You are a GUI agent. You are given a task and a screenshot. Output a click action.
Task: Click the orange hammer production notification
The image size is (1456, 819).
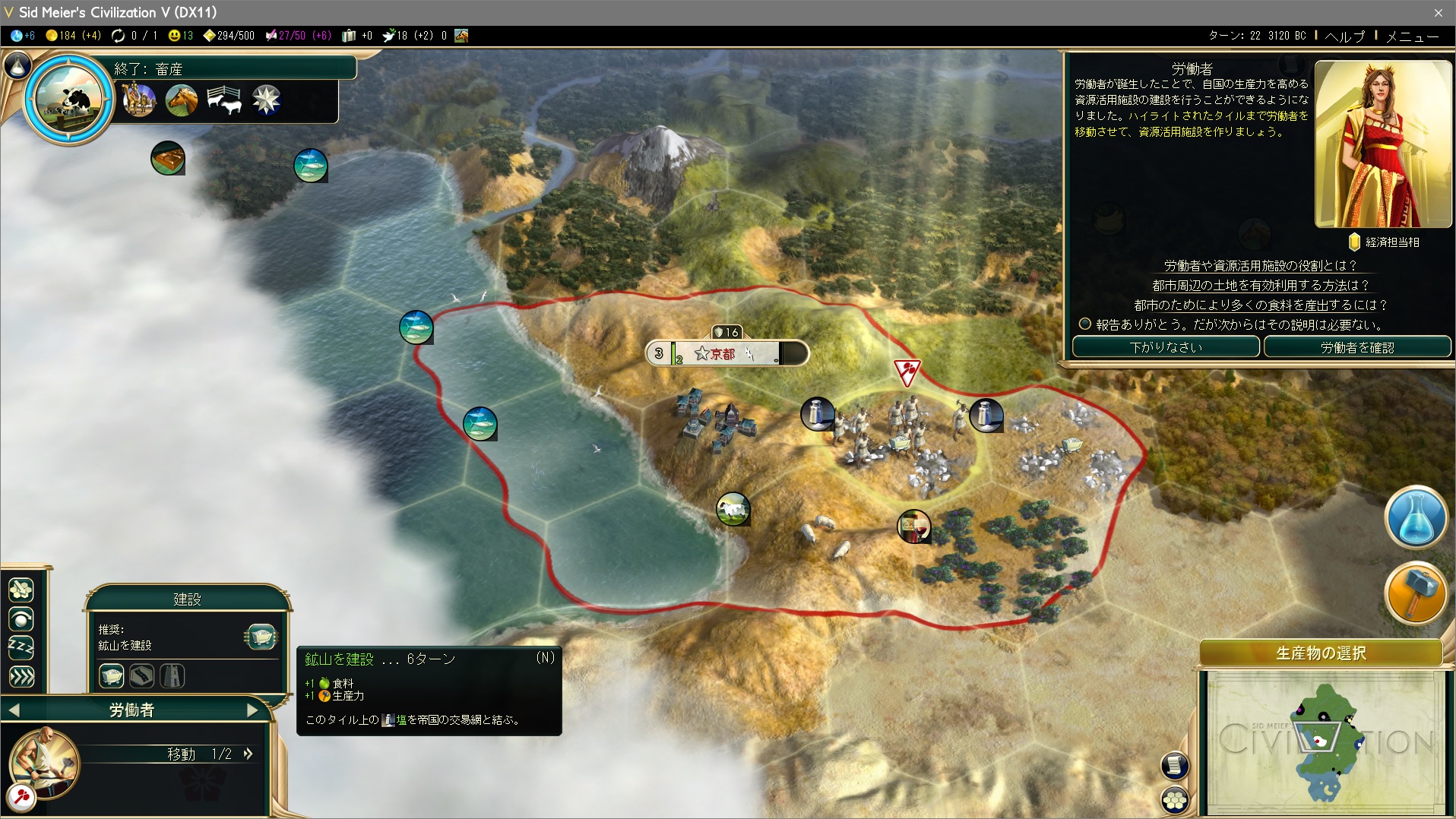[x=1415, y=593]
